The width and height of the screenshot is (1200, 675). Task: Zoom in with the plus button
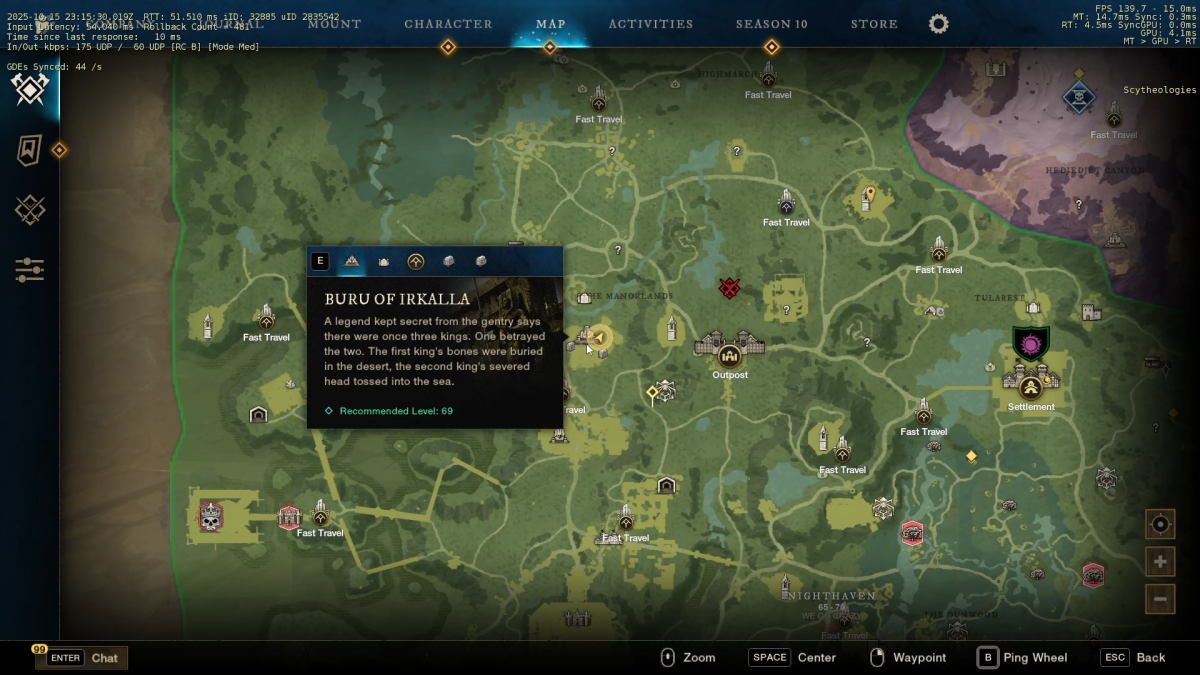click(1160, 562)
